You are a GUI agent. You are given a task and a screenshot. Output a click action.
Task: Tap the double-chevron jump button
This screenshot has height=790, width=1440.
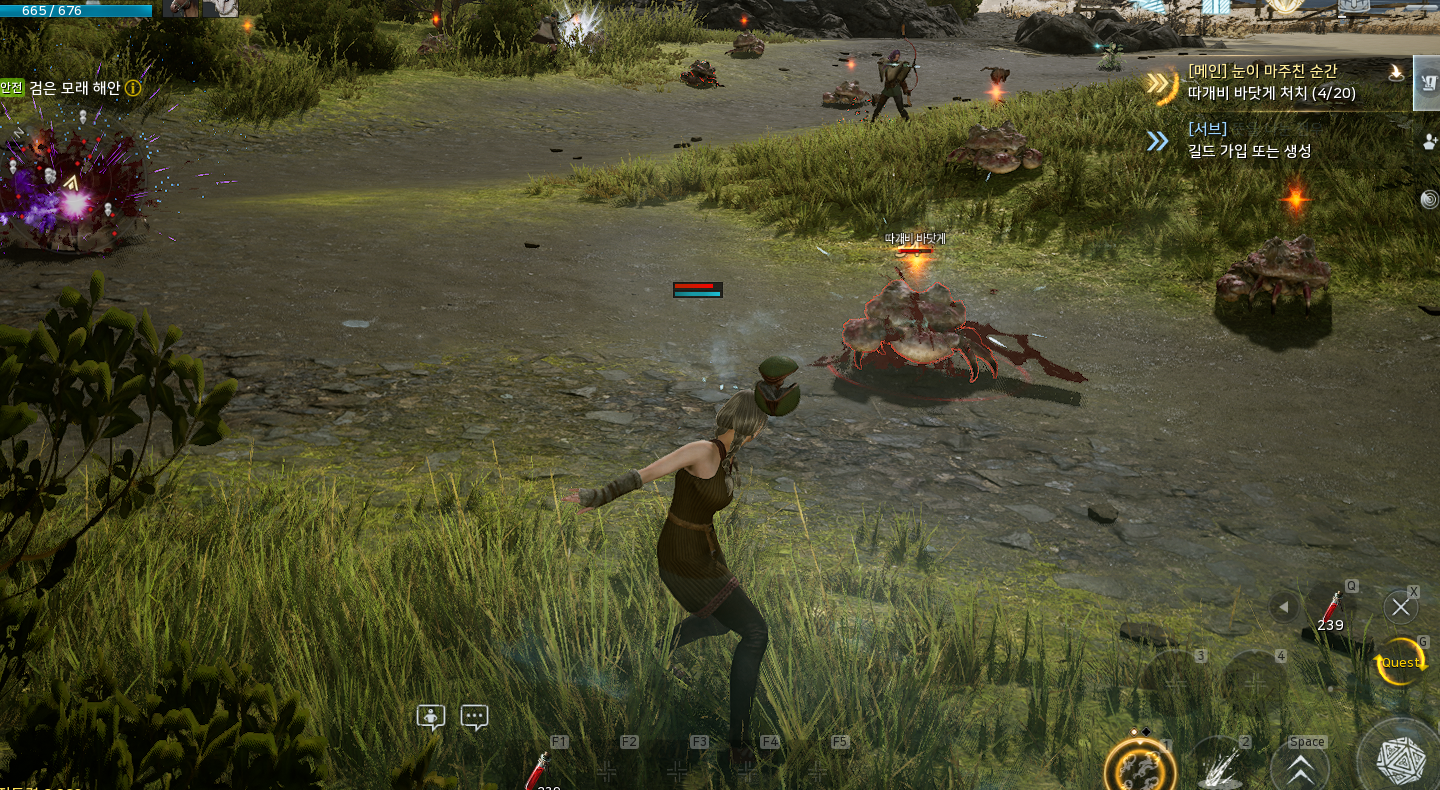pos(1299,769)
